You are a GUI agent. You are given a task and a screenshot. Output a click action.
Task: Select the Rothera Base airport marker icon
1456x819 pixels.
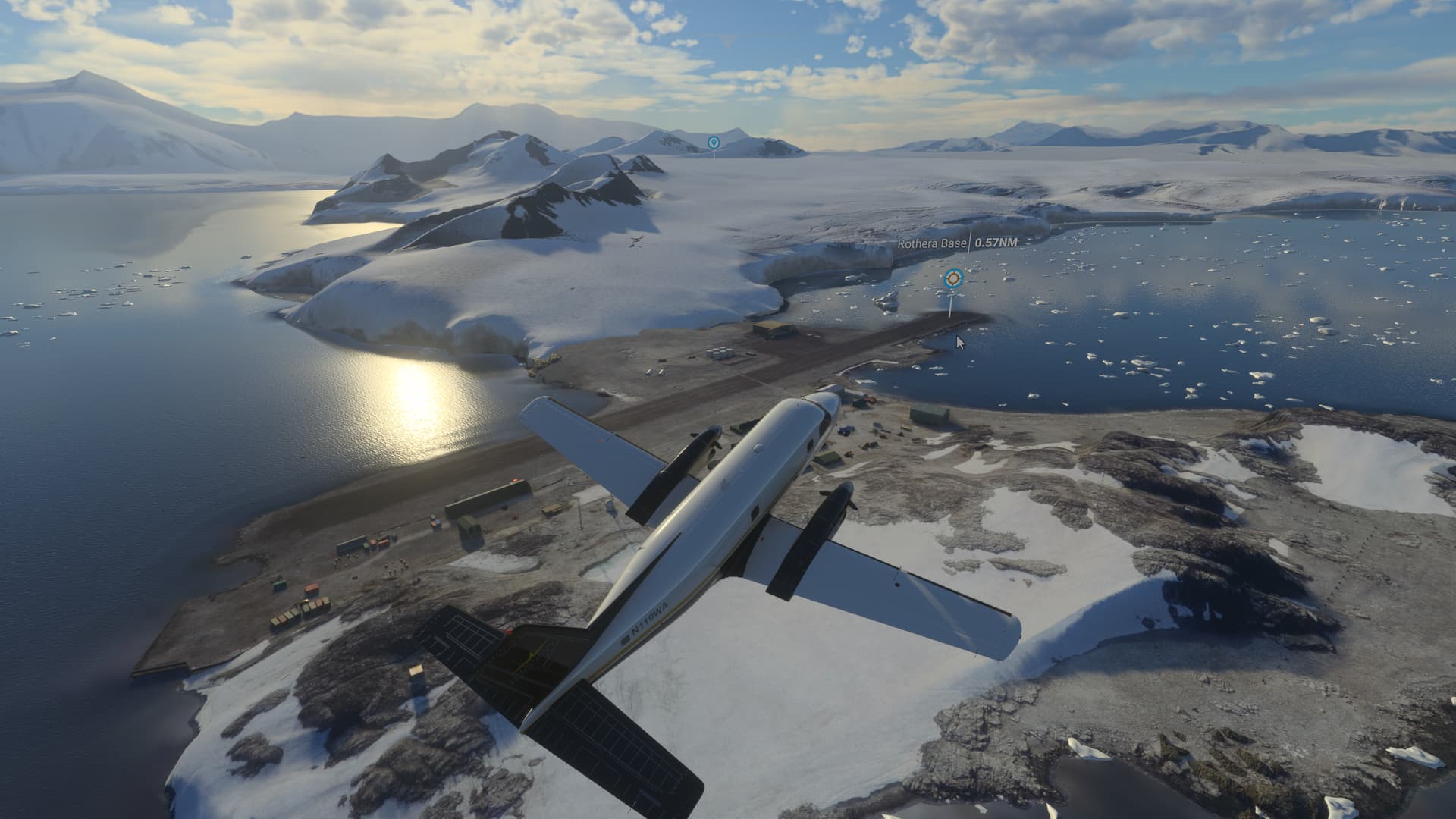click(x=951, y=279)
